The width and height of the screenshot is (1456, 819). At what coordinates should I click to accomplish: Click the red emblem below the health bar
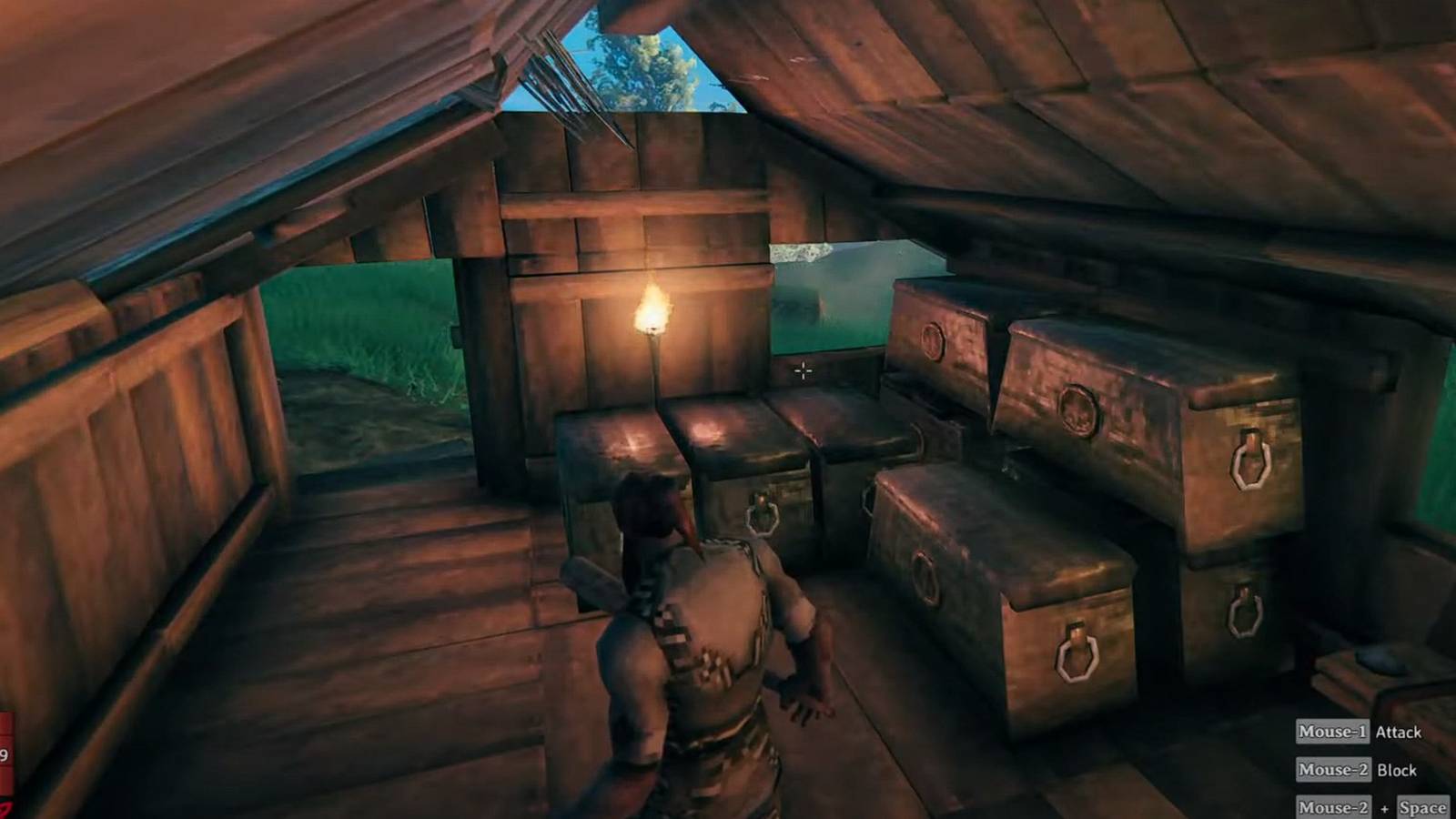tap(7, 807)
